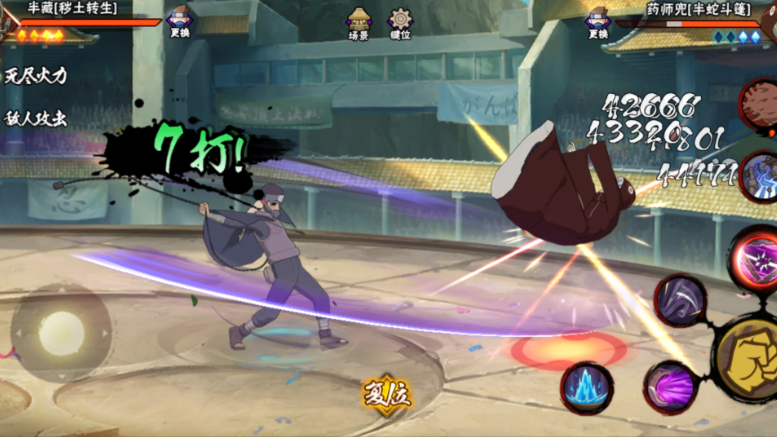Hit the golden fist basic attack button

pos(750,357)
